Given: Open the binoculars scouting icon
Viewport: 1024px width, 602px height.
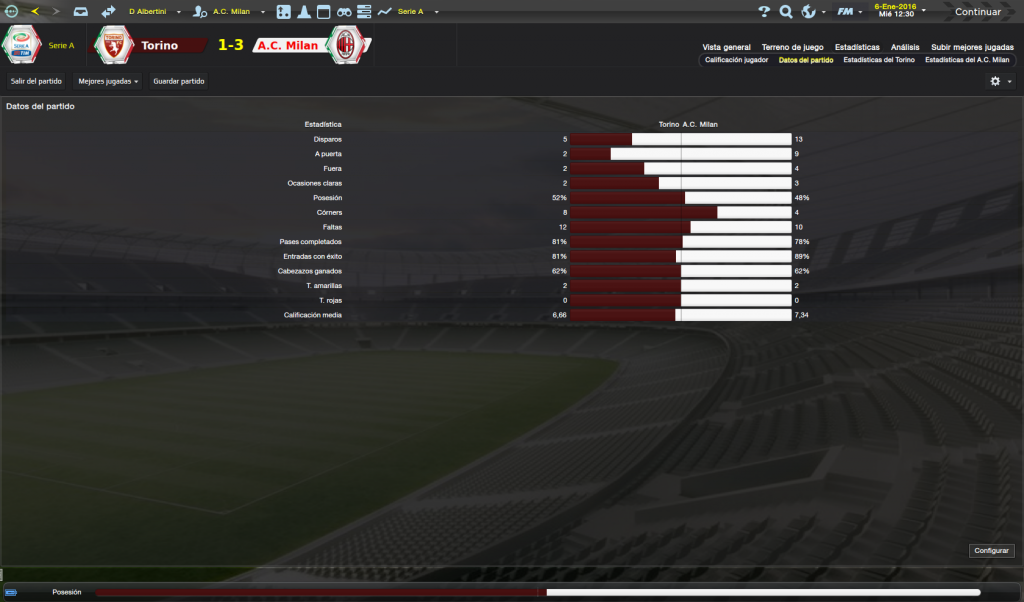Looking at the screenshot, I should point(343,12).
